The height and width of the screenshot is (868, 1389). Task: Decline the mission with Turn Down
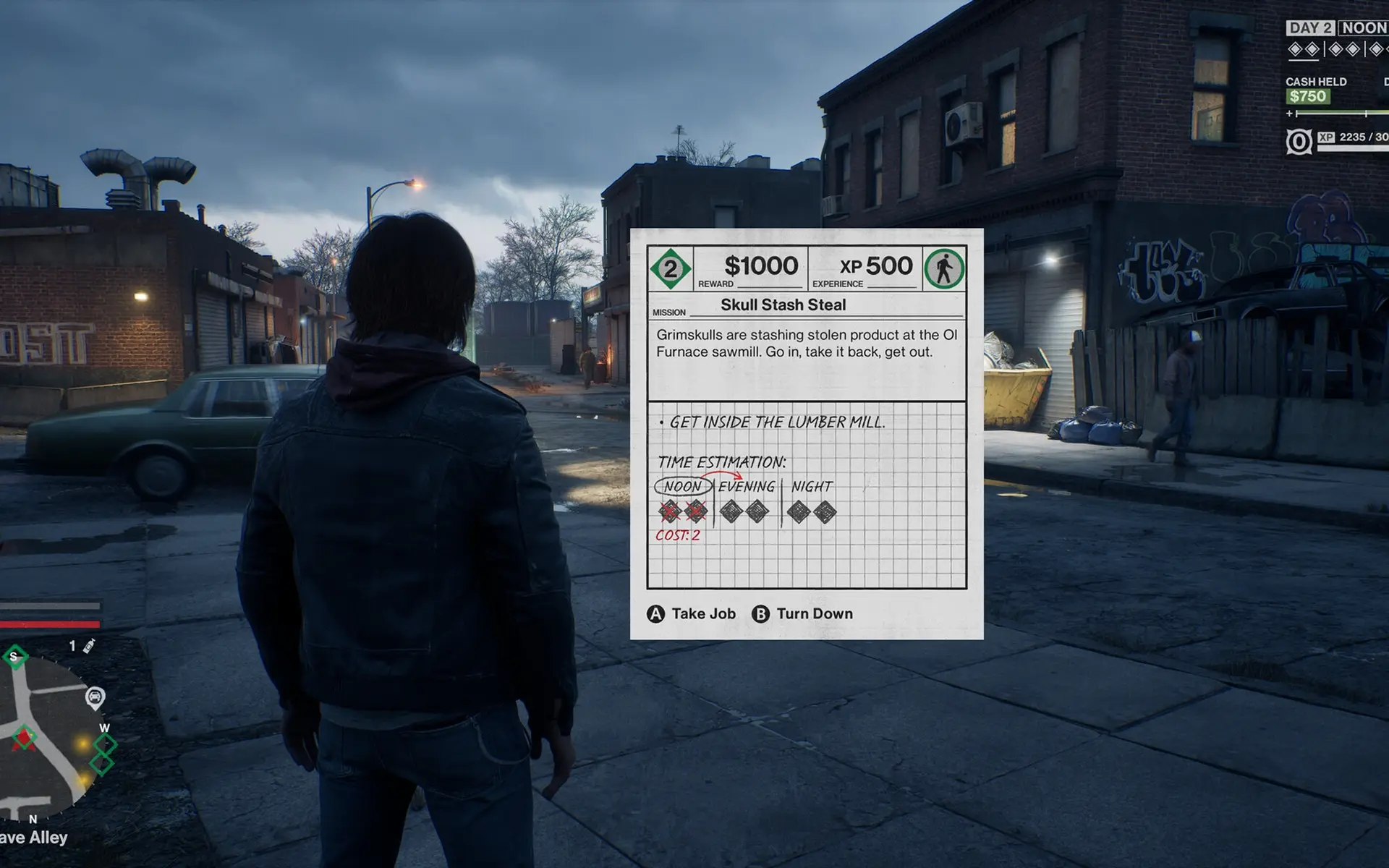click(802, 614)
